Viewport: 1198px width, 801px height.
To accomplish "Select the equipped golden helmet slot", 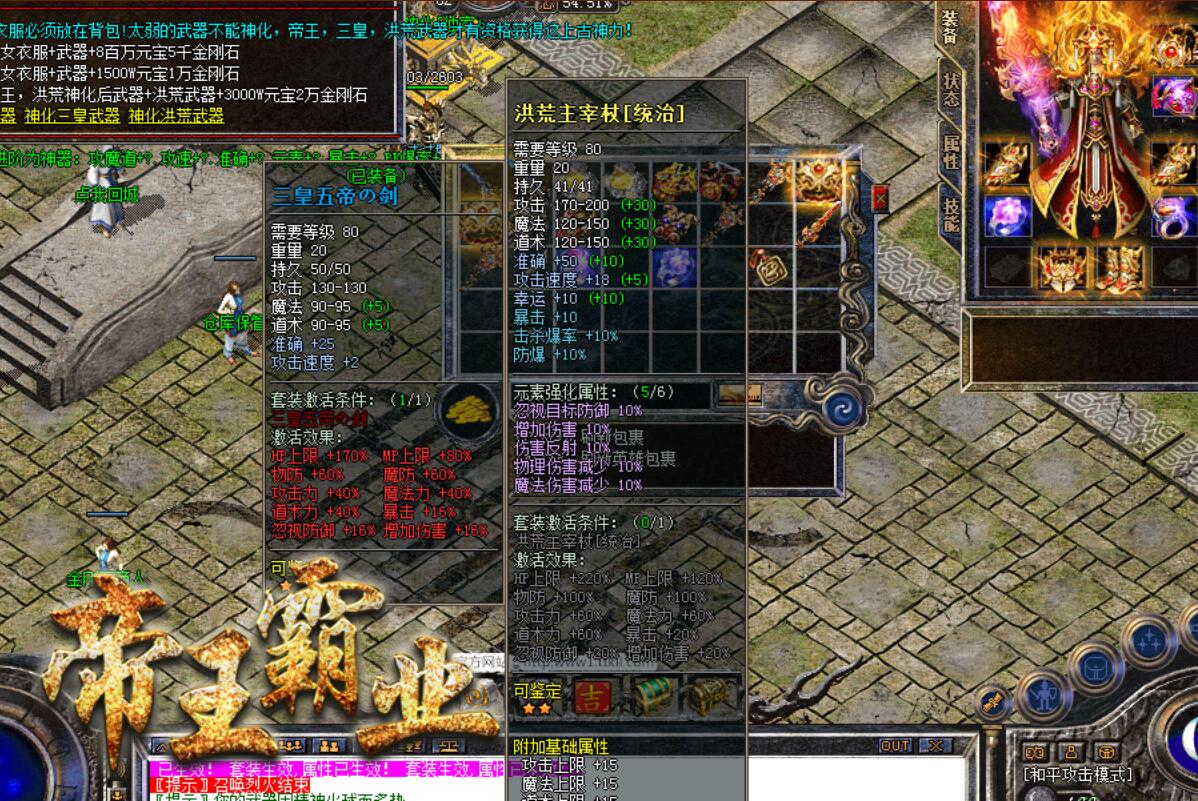I will tap(1062, 268).
